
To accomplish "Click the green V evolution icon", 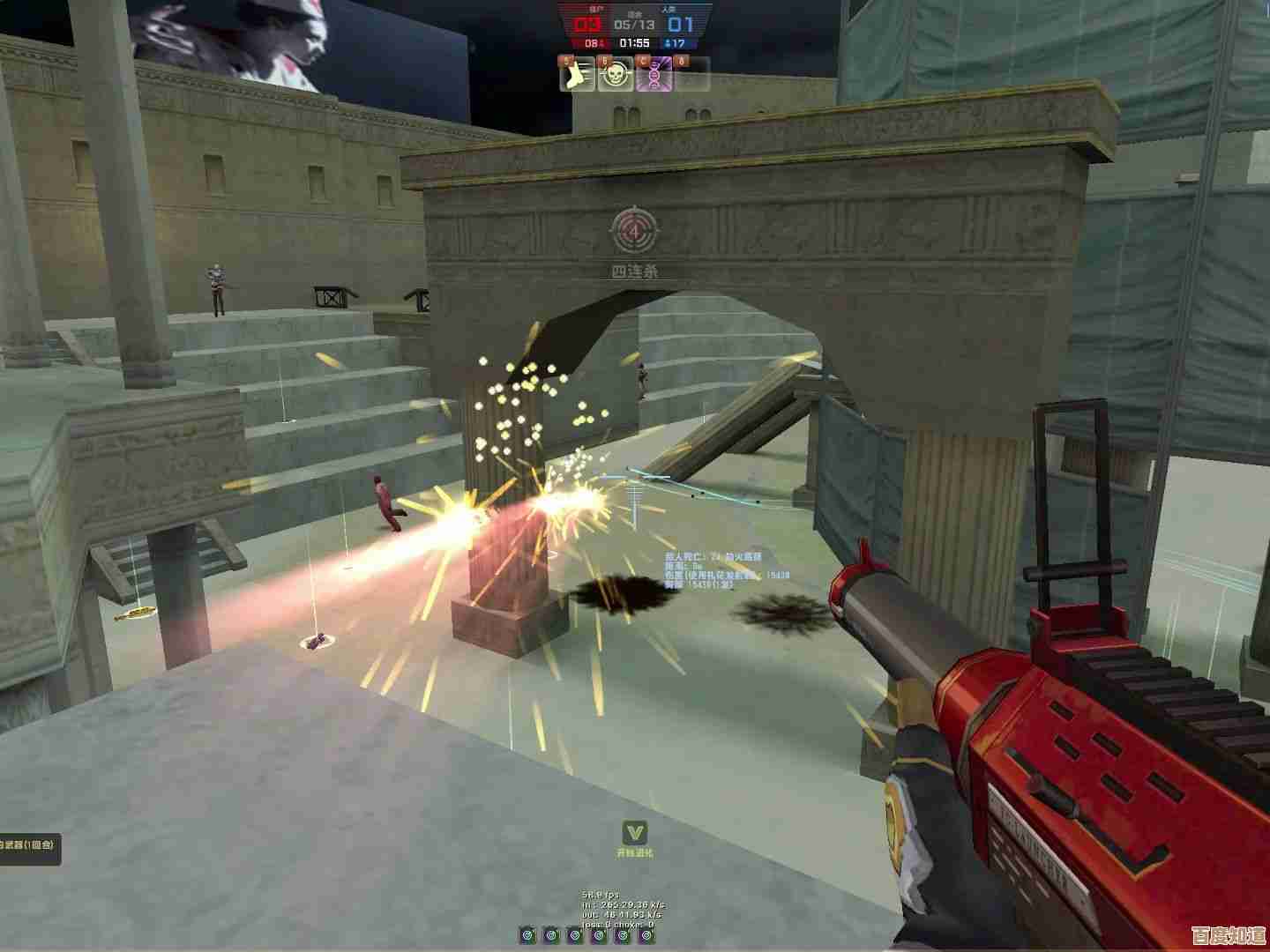I will pos(635,832).
